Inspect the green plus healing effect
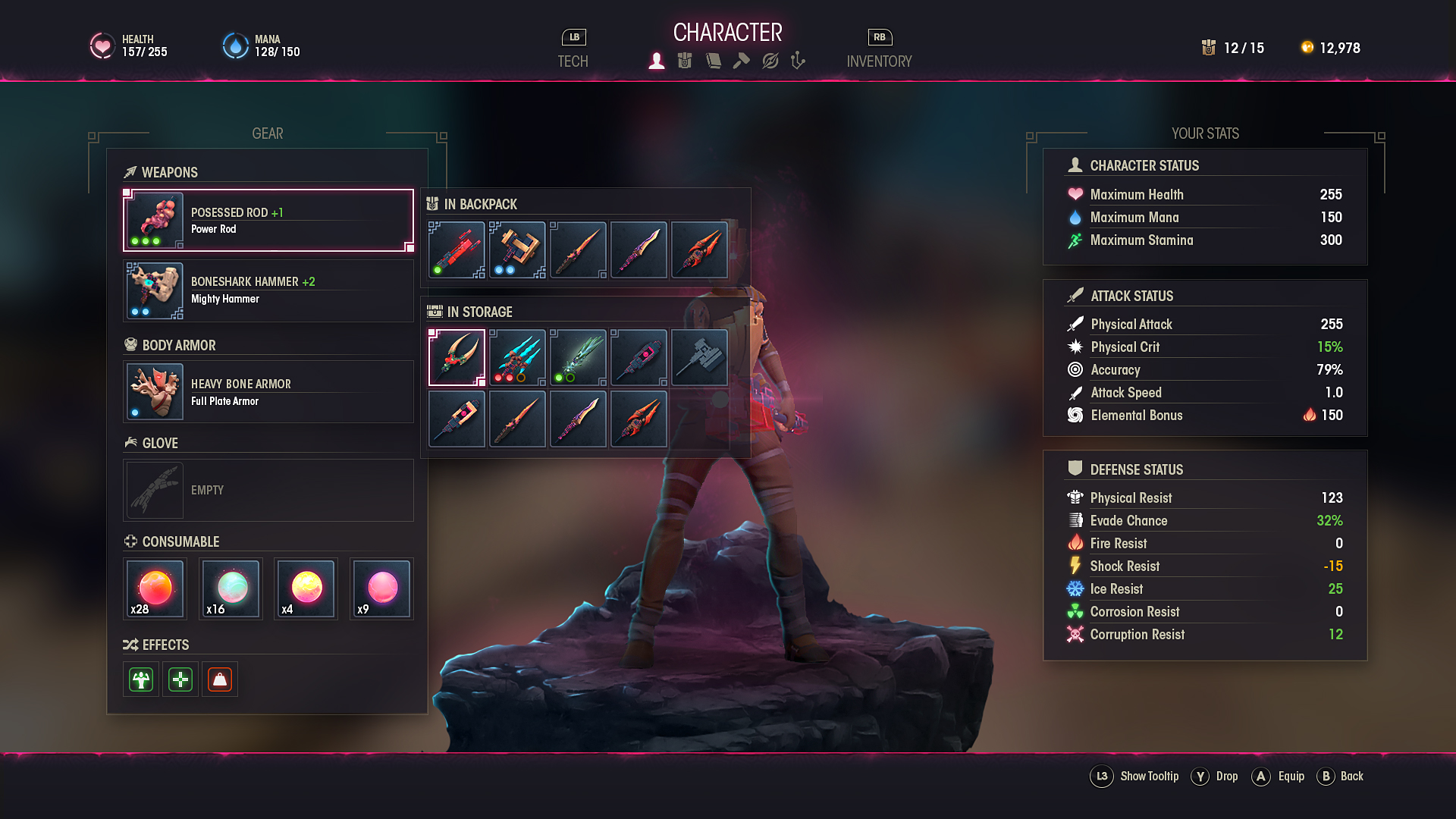Viewport: 1456px width, 819px height. tap(180, 679)
